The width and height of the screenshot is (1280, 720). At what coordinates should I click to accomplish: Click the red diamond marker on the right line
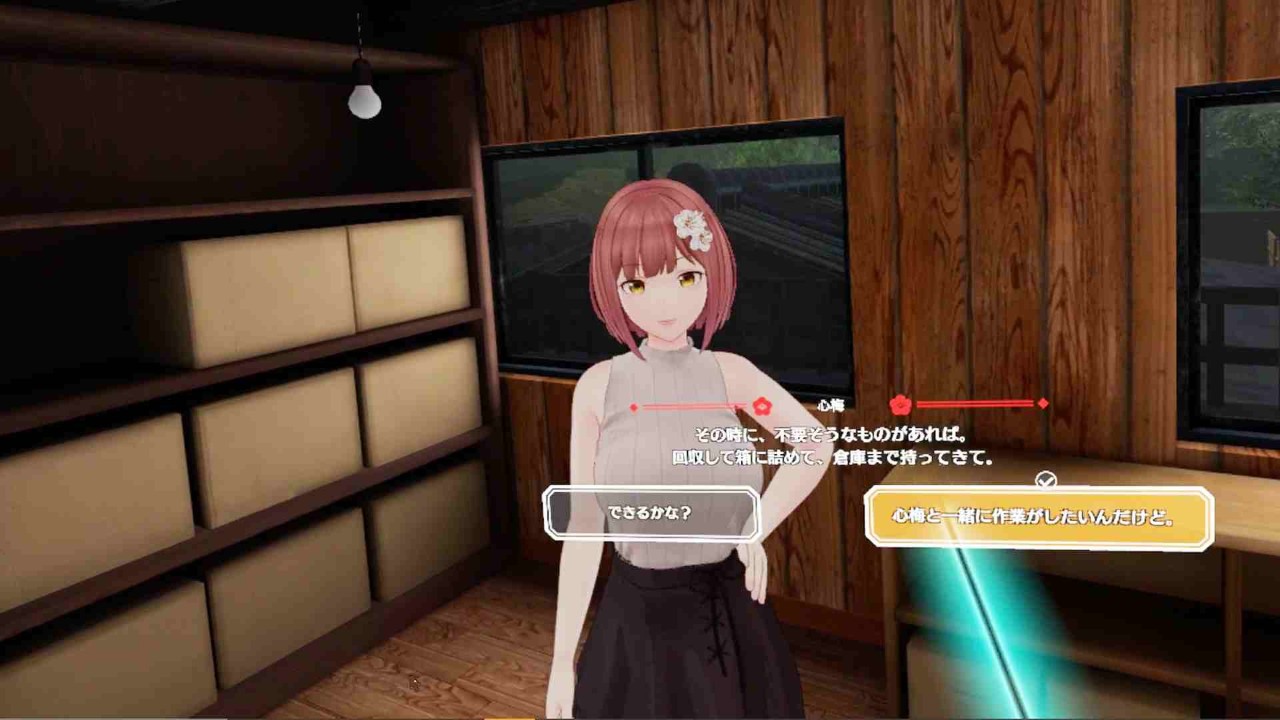point(1042,405)
